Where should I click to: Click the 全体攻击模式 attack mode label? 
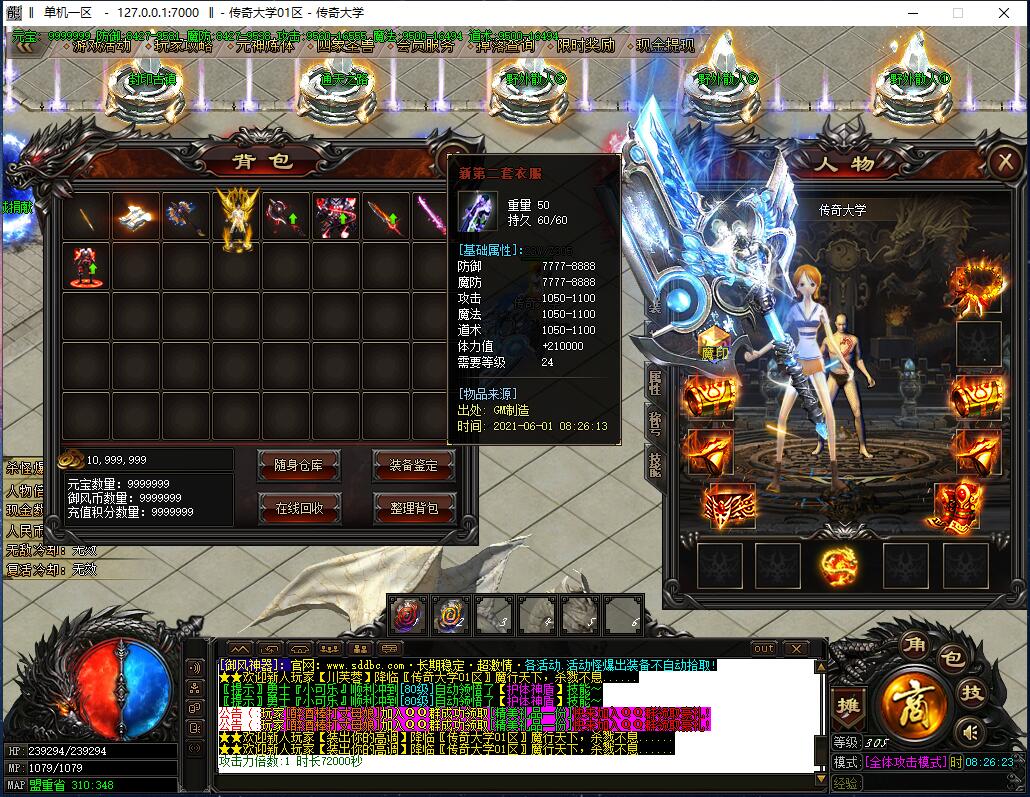coord(906,762)
